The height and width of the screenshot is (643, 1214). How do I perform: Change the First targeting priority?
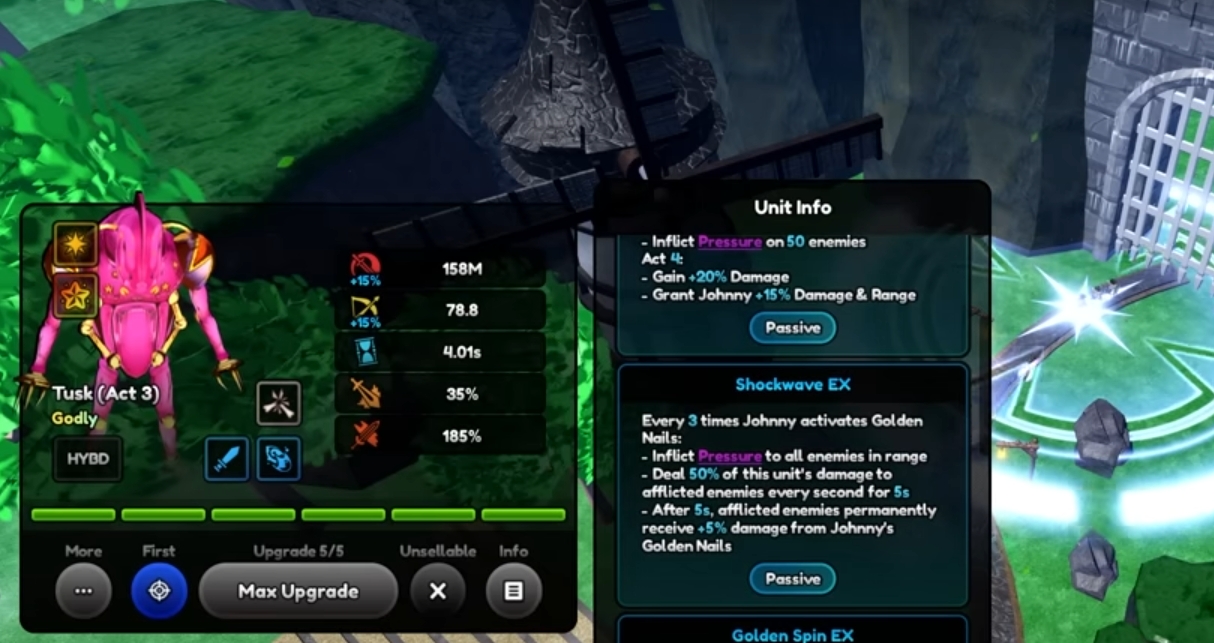click(159, 591)
